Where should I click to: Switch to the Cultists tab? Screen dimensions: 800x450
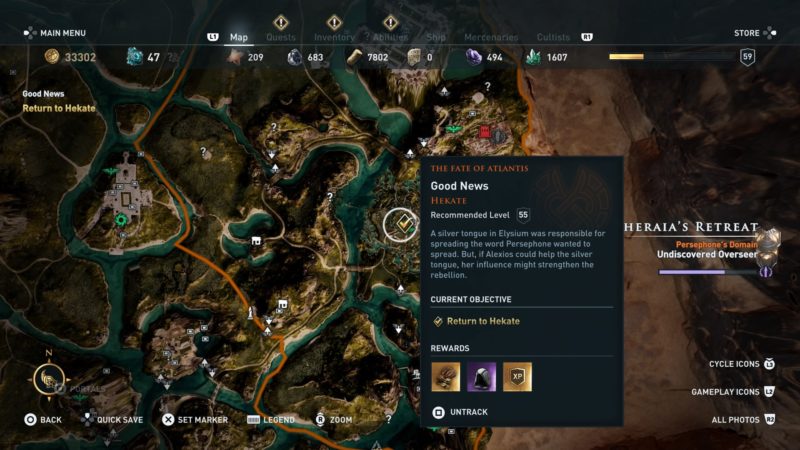(553, 37)
